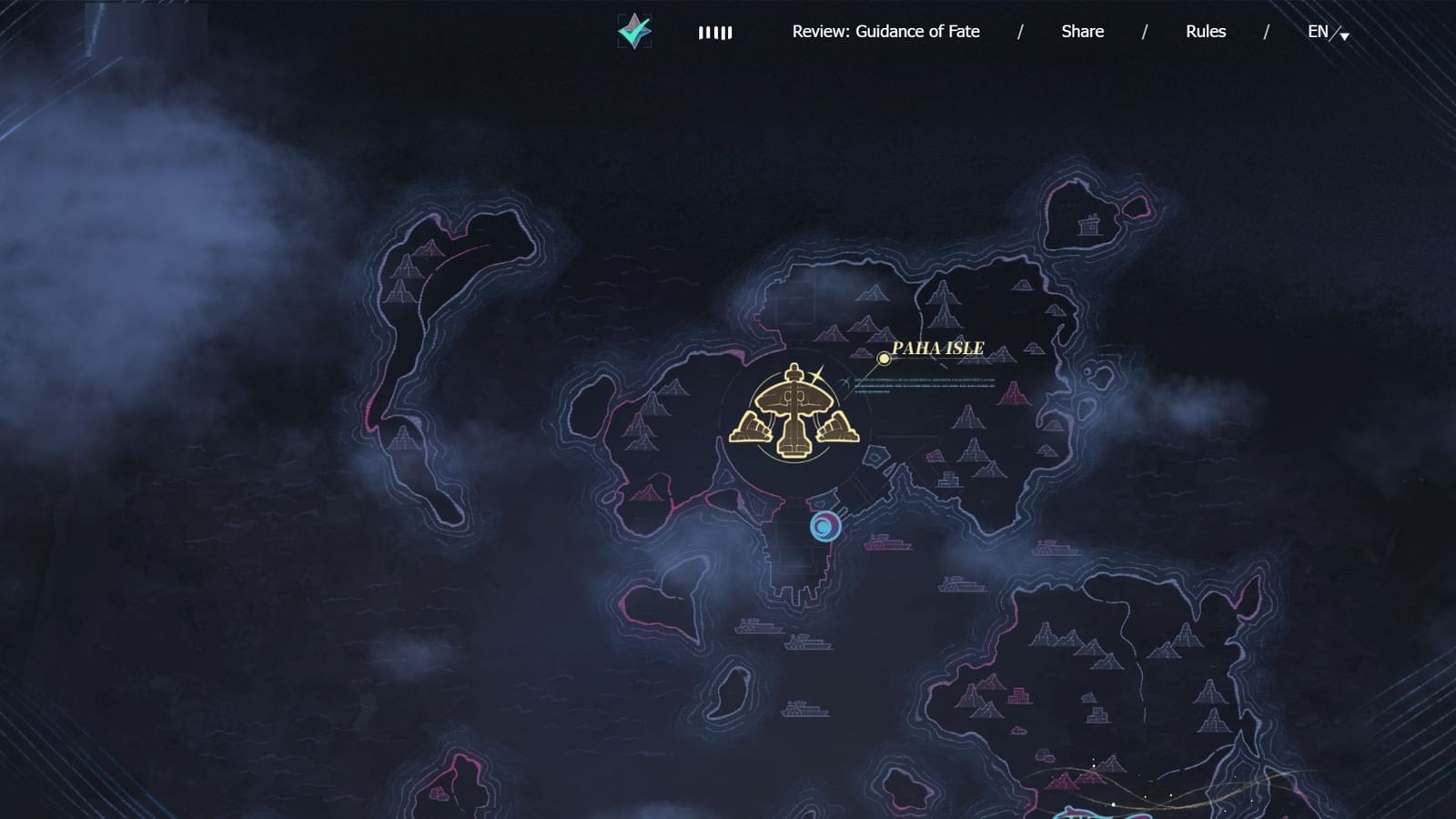This screenshot has width=1456, height=819.
Task: Click the white dot on the golden route line
Action: pos(1114,804)
